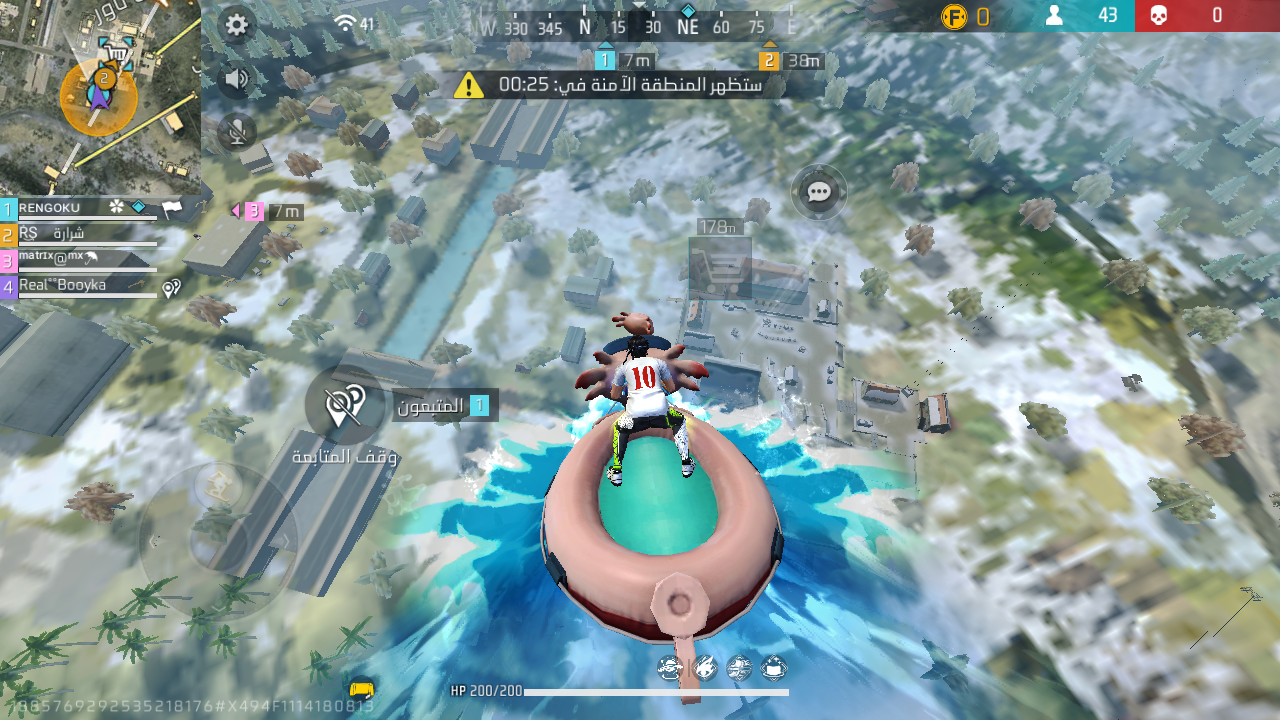
Task: Tap the yellow scroll icon
Action: click(x=362, y=689)
